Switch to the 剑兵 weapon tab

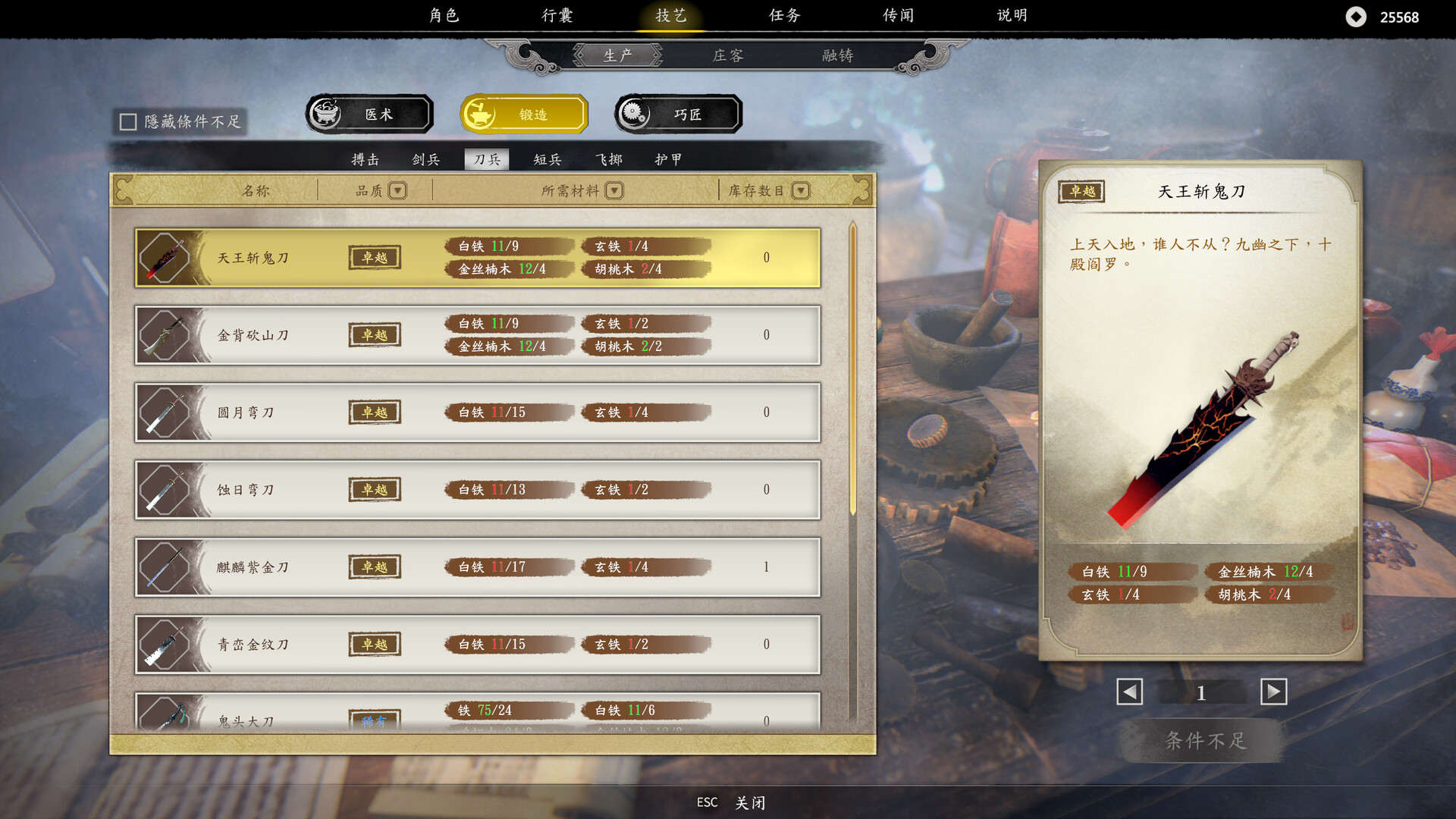(x=425, y=159)
